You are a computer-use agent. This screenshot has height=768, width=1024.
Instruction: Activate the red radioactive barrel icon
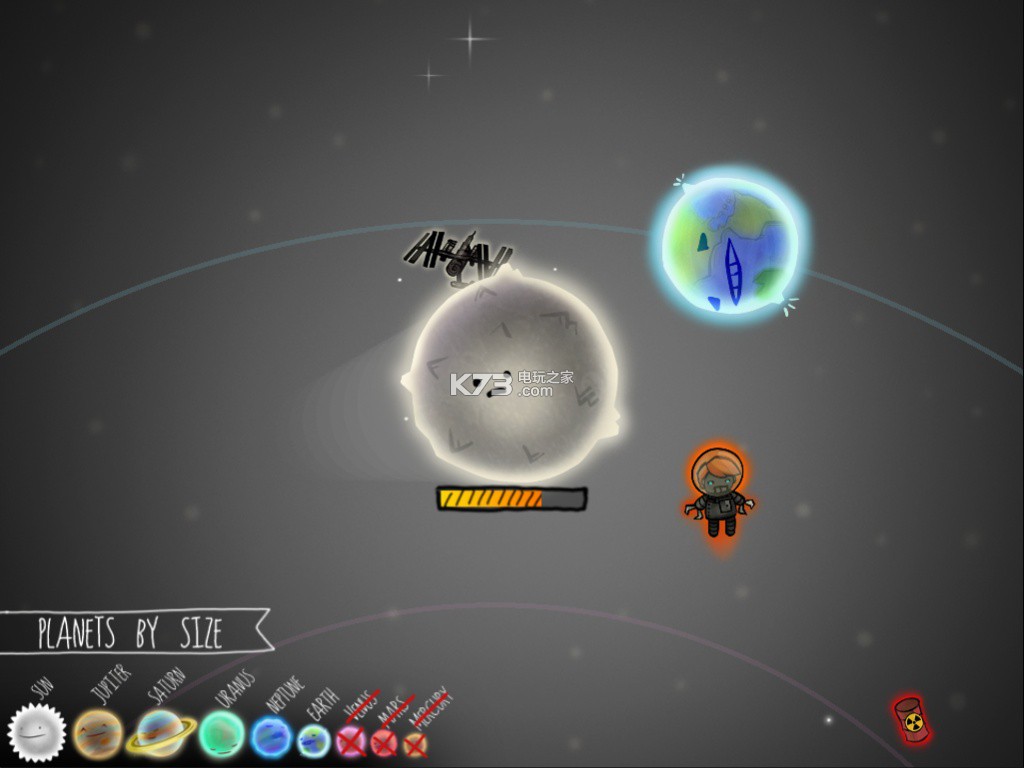pyautogui.click(x=910, y=720)
